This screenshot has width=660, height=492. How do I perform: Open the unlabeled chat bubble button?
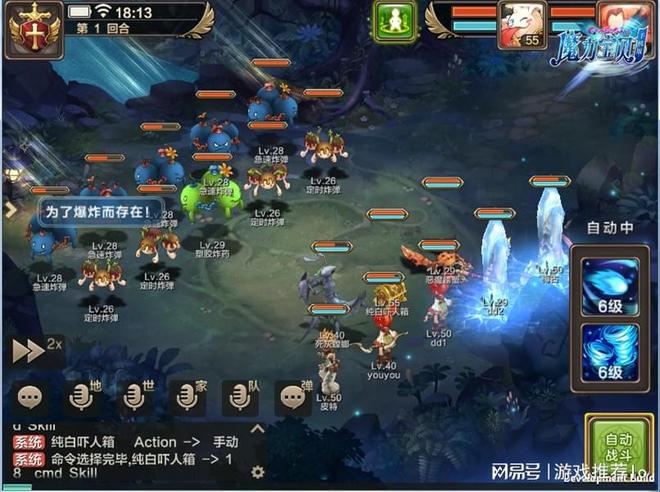point(30,396)
